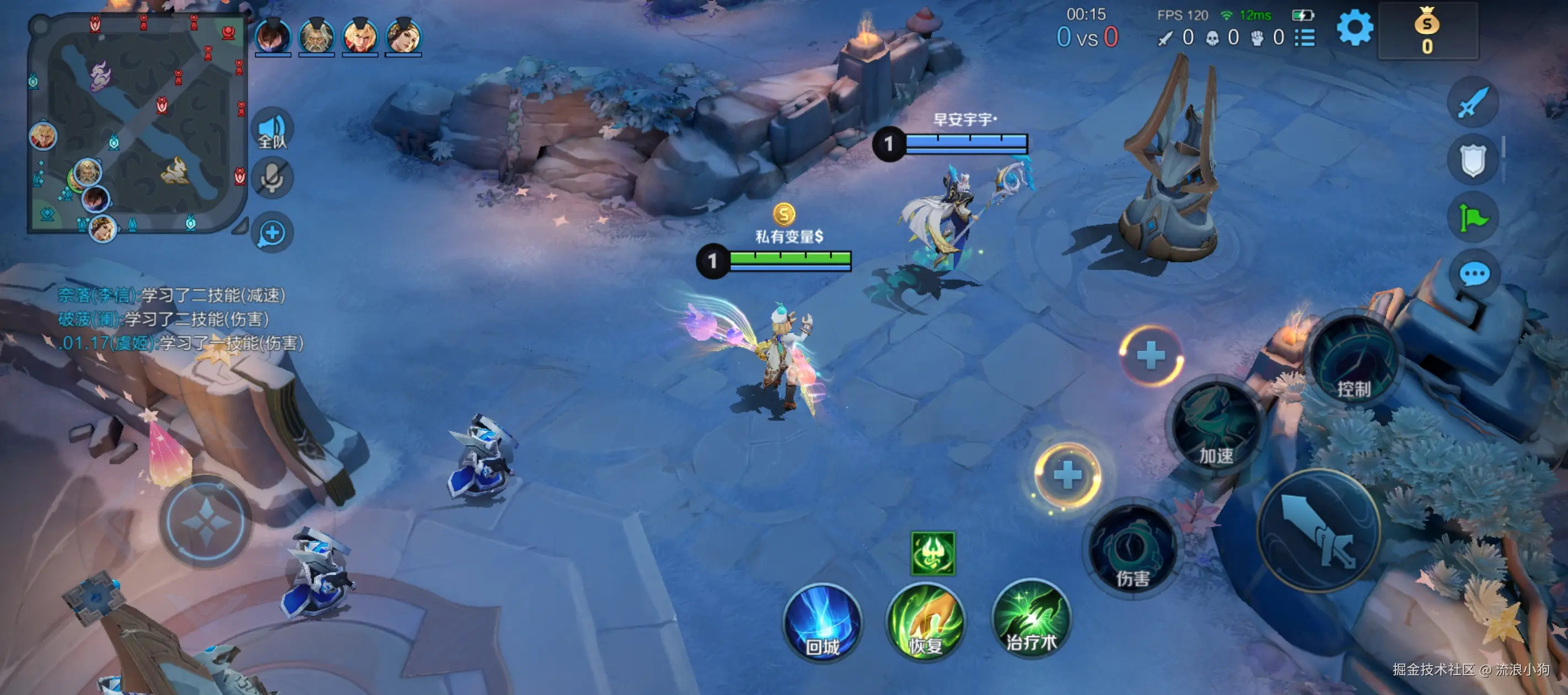Open the blue gear settings menu

[1354, 28]
